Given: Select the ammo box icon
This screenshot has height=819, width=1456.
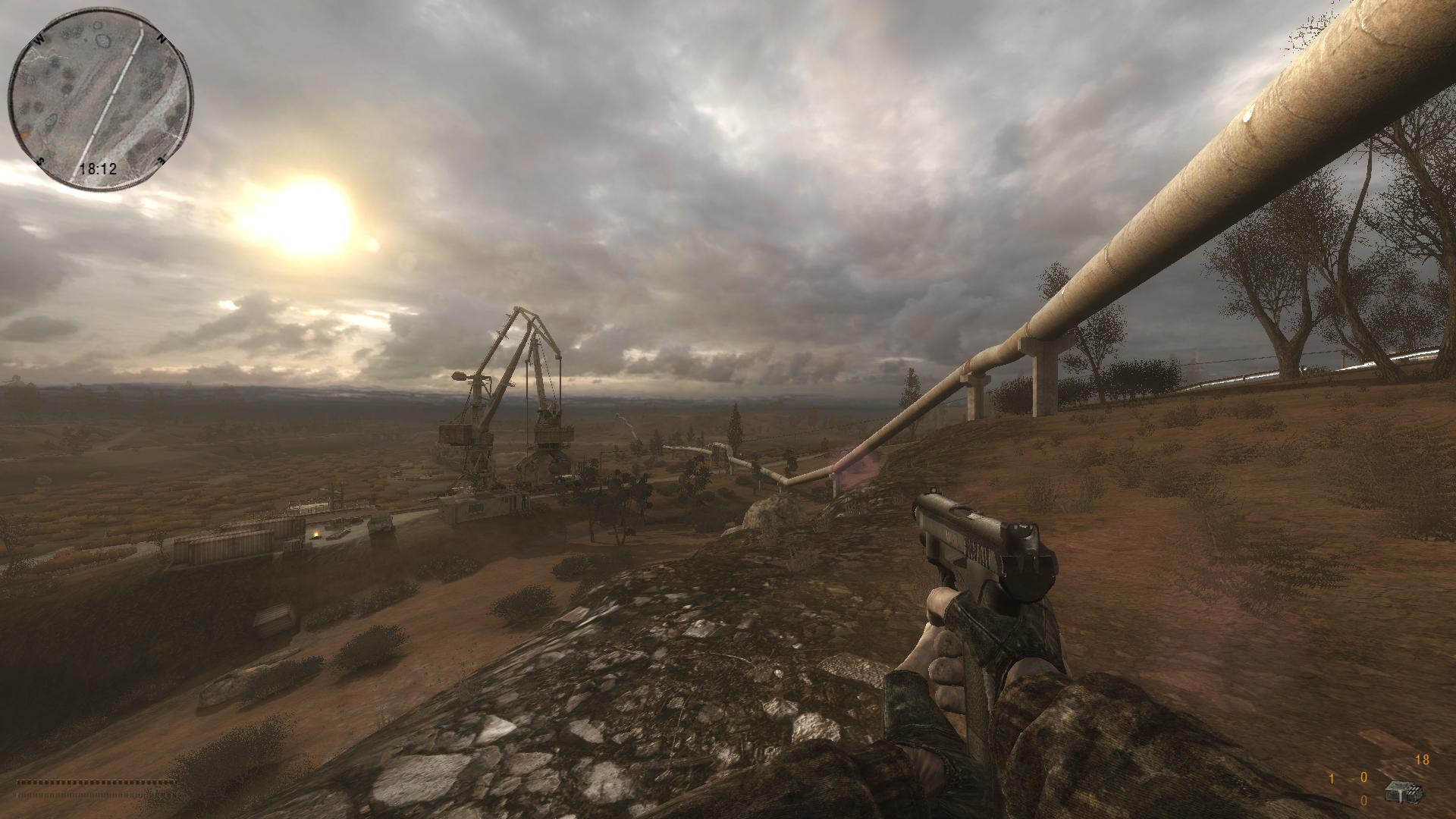Looking at the screenshot, I should click(x=1404, y=792).
